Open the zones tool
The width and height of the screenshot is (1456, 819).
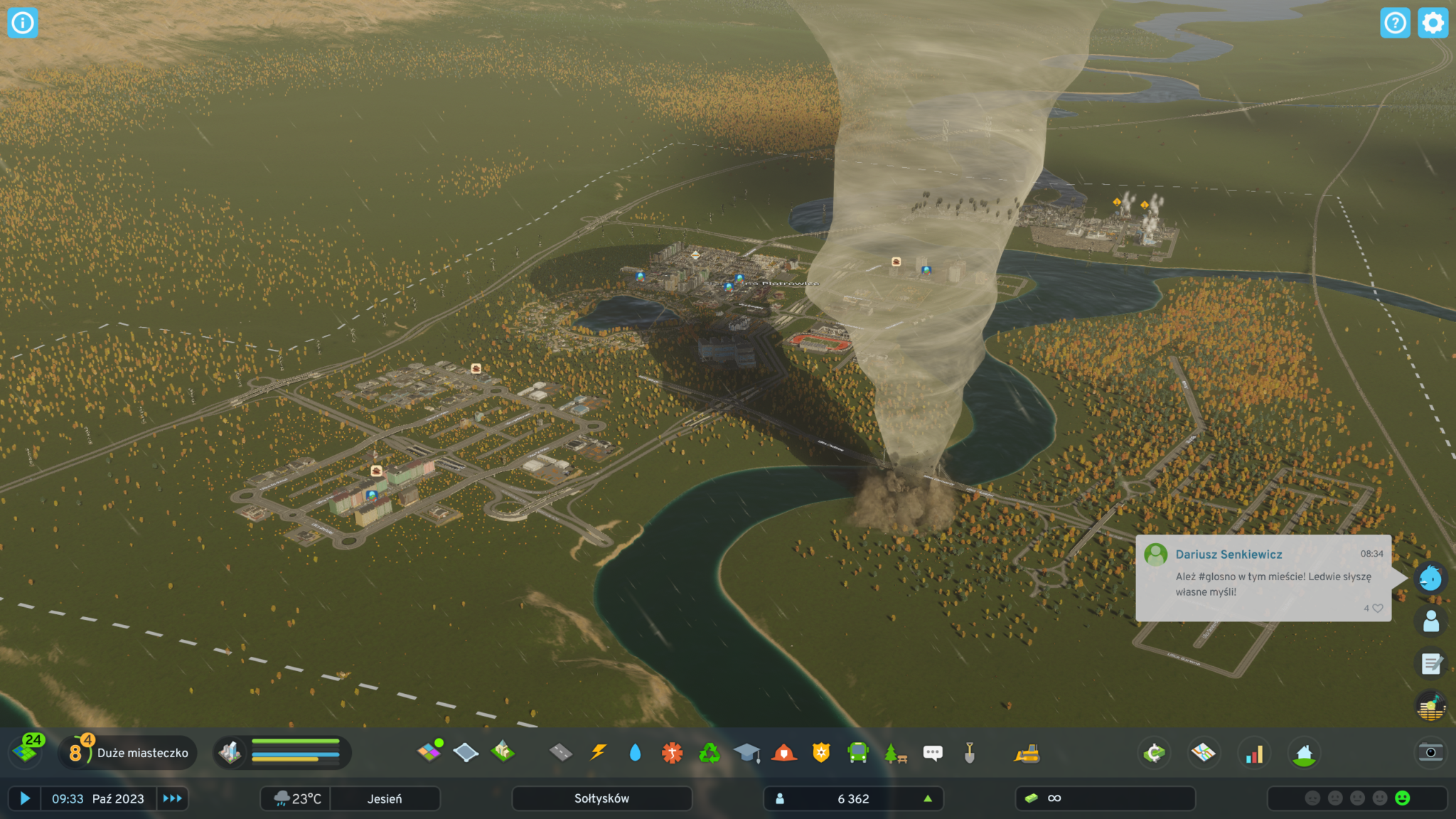(x=429, y=751)
